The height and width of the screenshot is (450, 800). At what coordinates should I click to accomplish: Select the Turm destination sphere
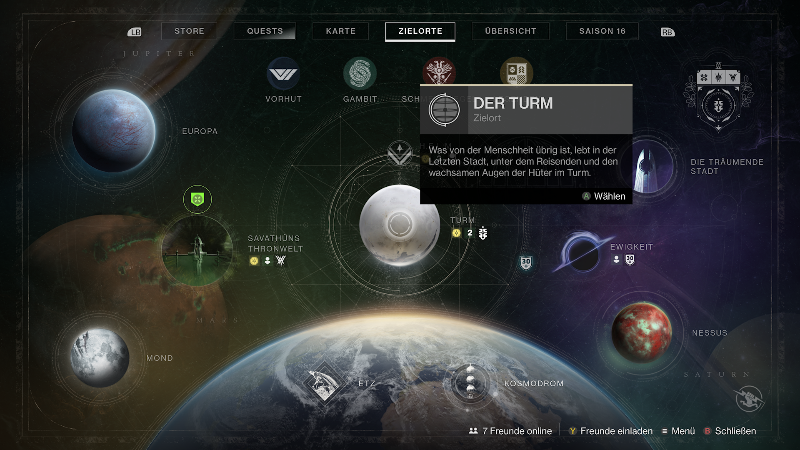coord(400,224)
